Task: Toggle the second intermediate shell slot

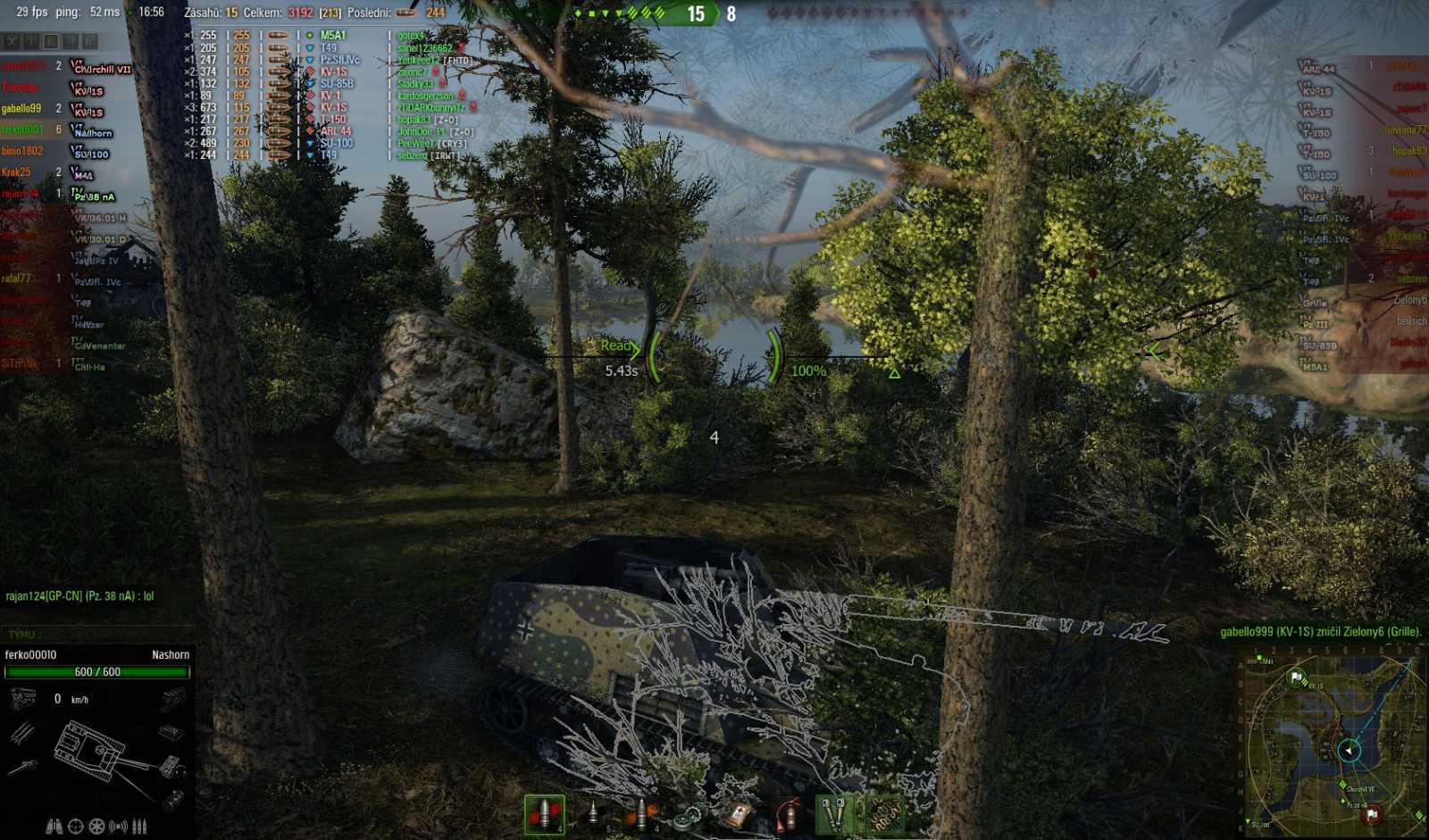Action: coord(593,812)
